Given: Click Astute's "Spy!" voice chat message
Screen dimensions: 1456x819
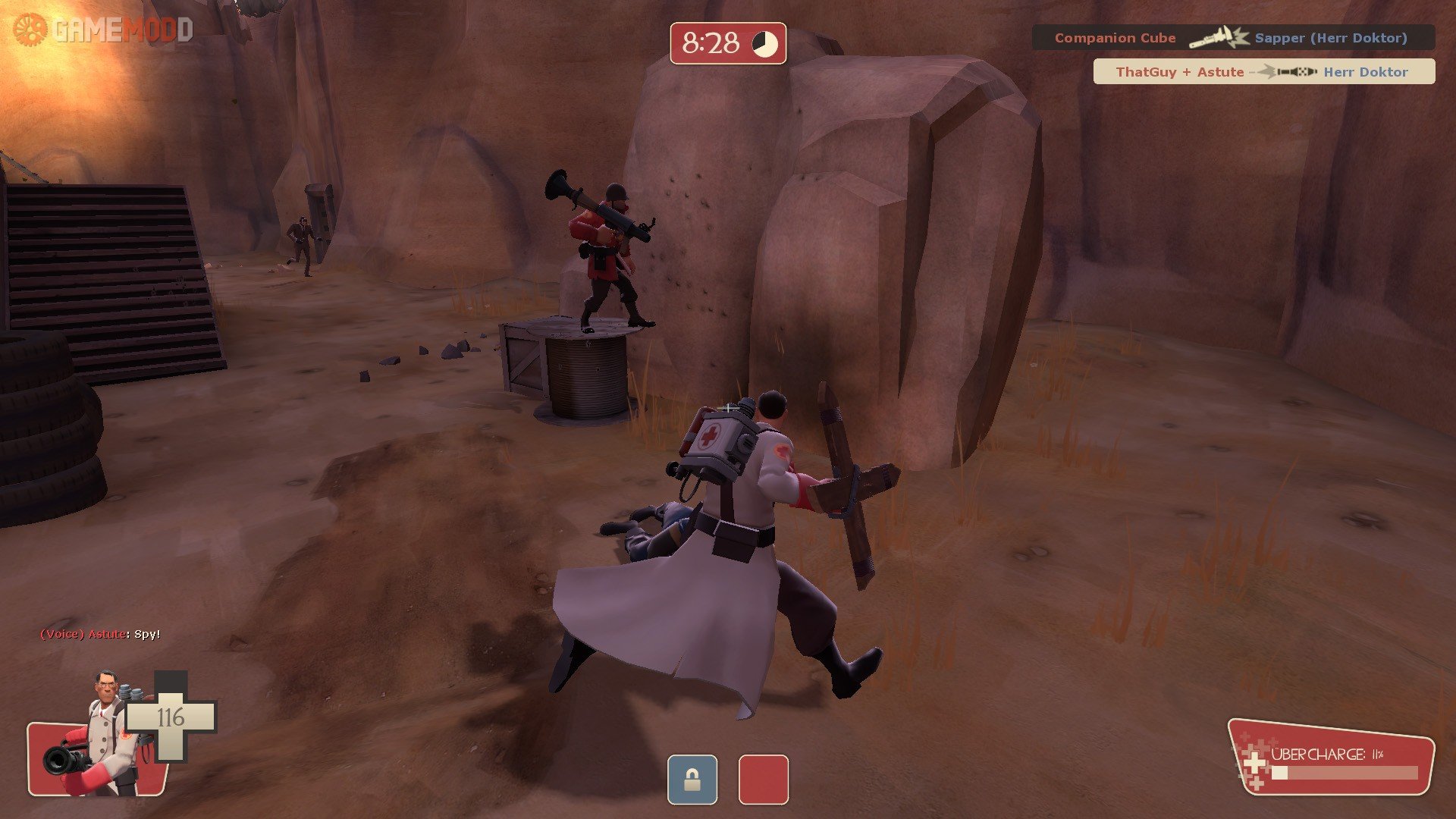Looking at the screenshot, I should tap(100, 634).
